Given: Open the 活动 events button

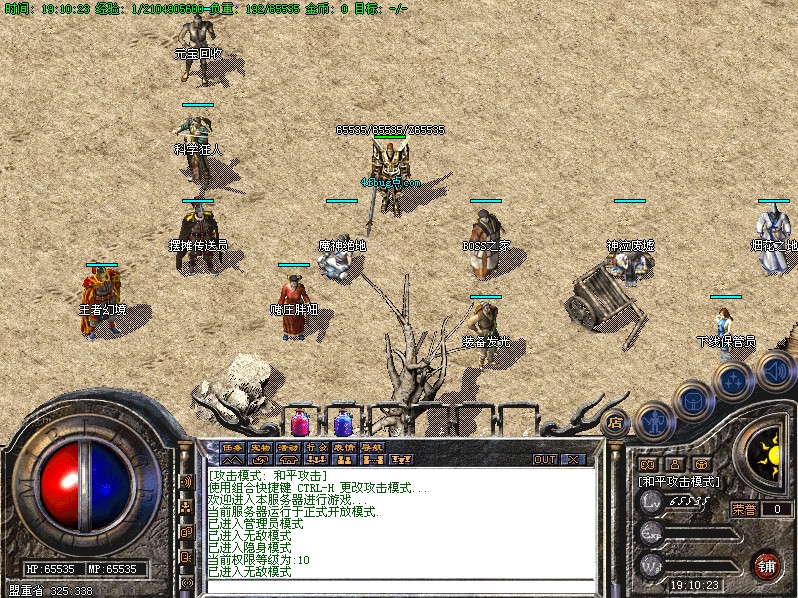Looking at the screenshot, I should (289, 448).
